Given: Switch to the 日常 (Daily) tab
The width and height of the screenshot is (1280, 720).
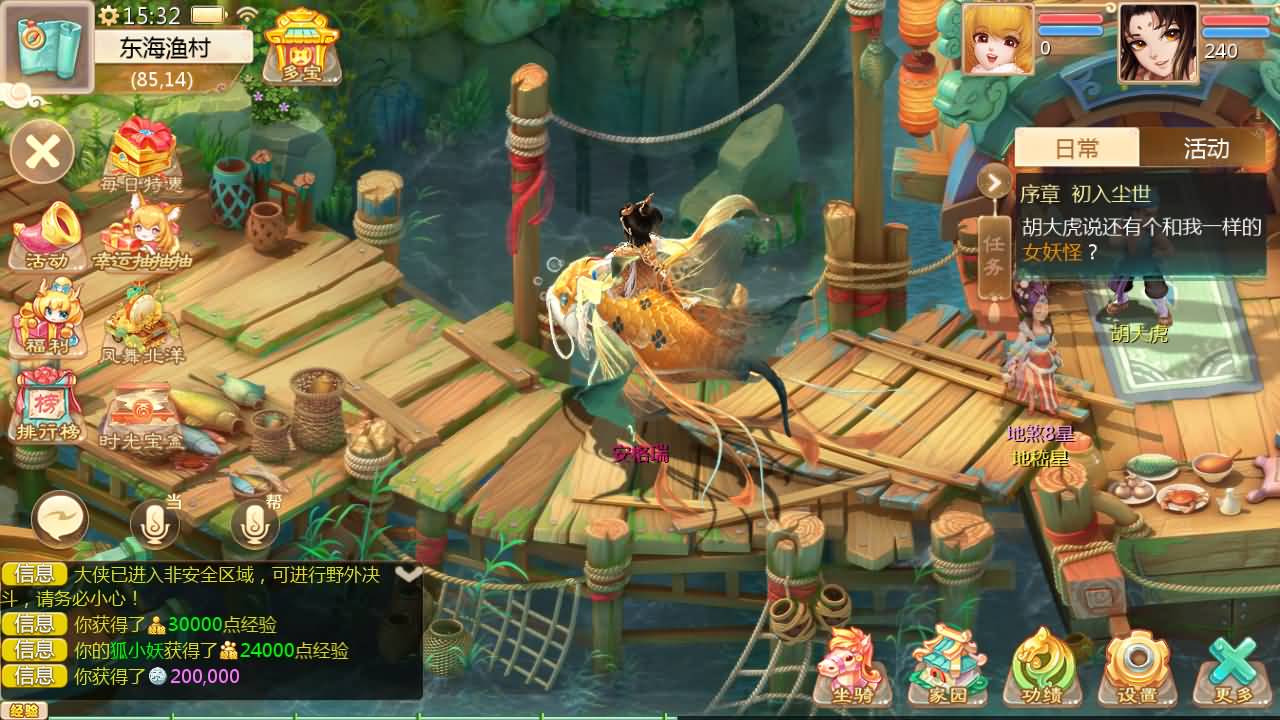Looking at the screenshot, I should click(1079, 148).
